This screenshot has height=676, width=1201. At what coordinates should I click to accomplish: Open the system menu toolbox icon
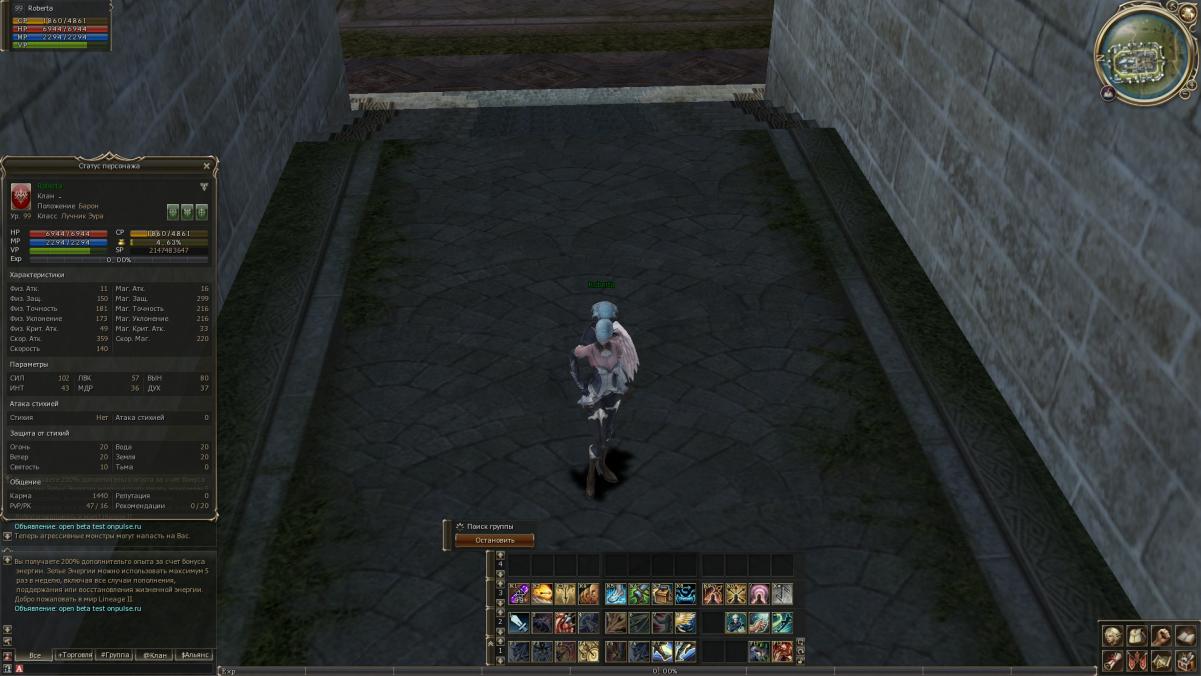pyautogui.click(x=1185, y=661)
